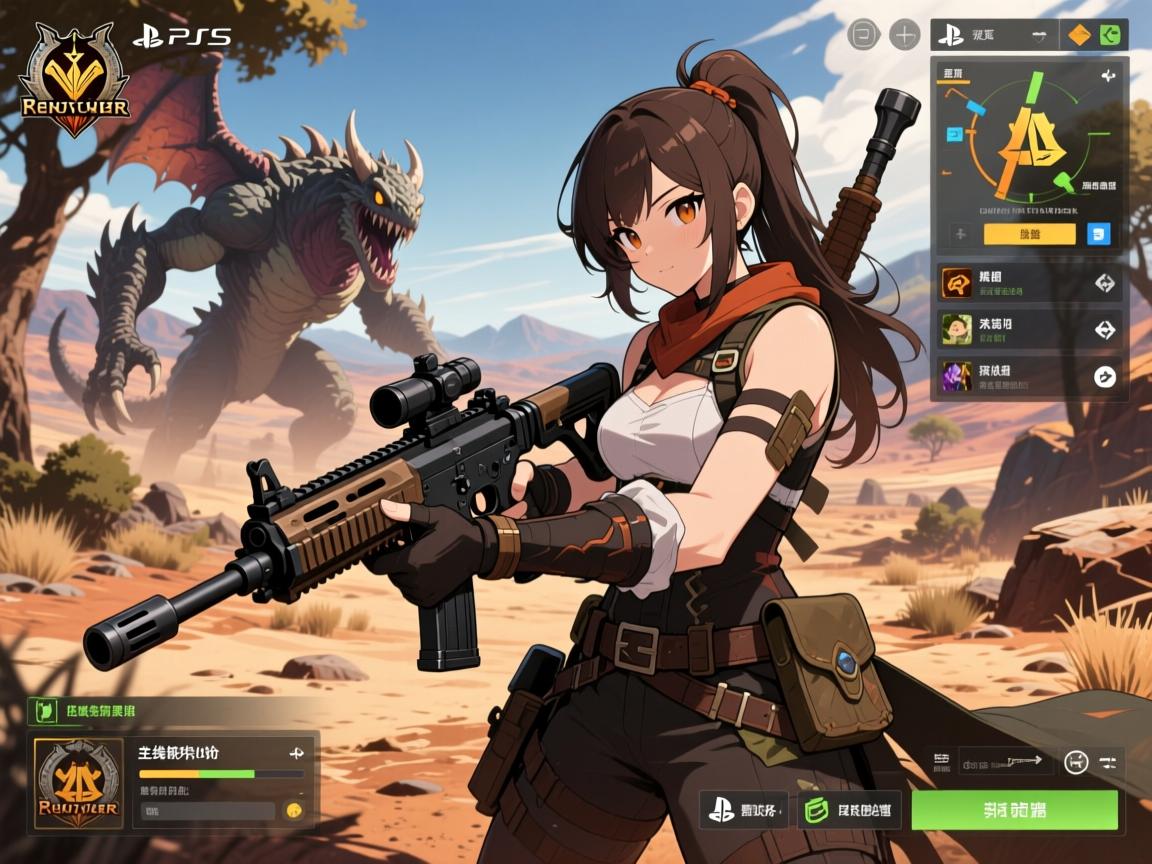
Task: Open the rifle weapon selector above the green button
Action: (x=1005, y=761)
